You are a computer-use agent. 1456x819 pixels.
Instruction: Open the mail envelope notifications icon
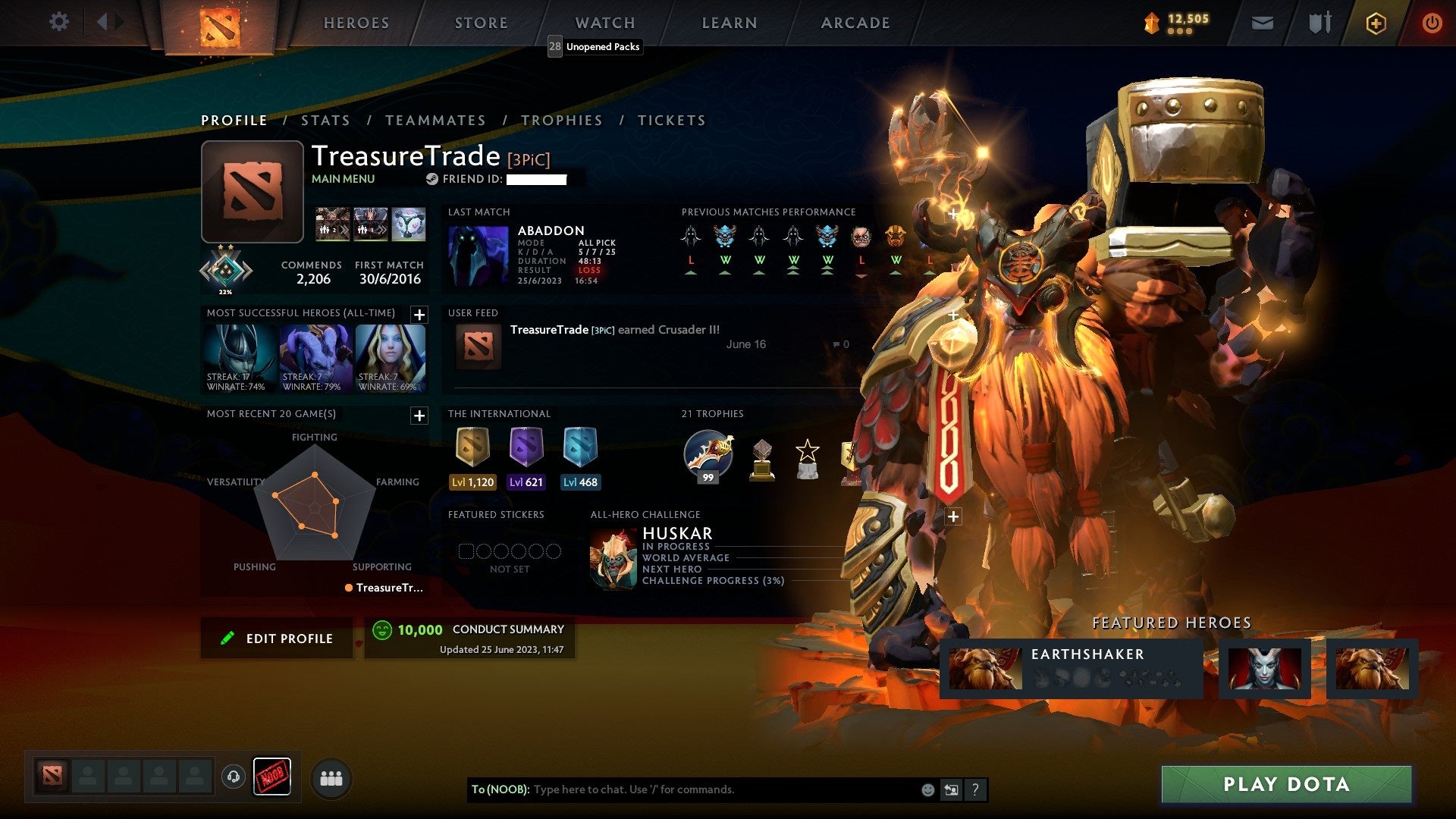1262,23
